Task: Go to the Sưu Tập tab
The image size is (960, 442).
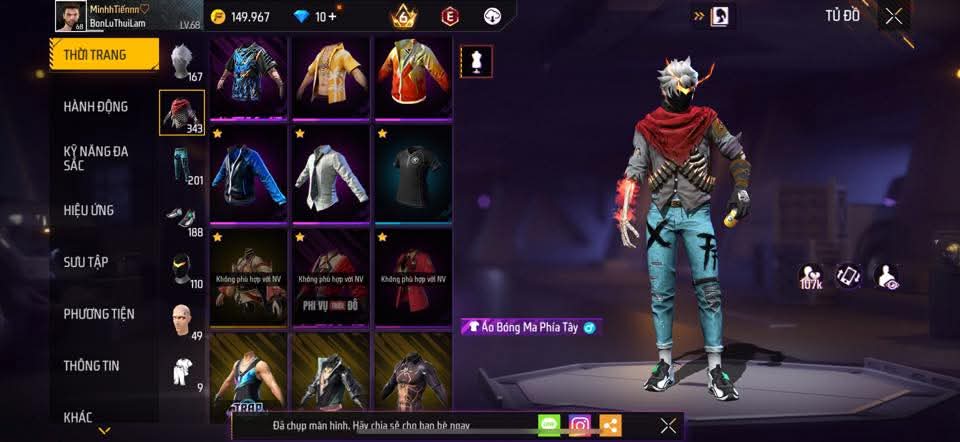Action: [87, 262]
